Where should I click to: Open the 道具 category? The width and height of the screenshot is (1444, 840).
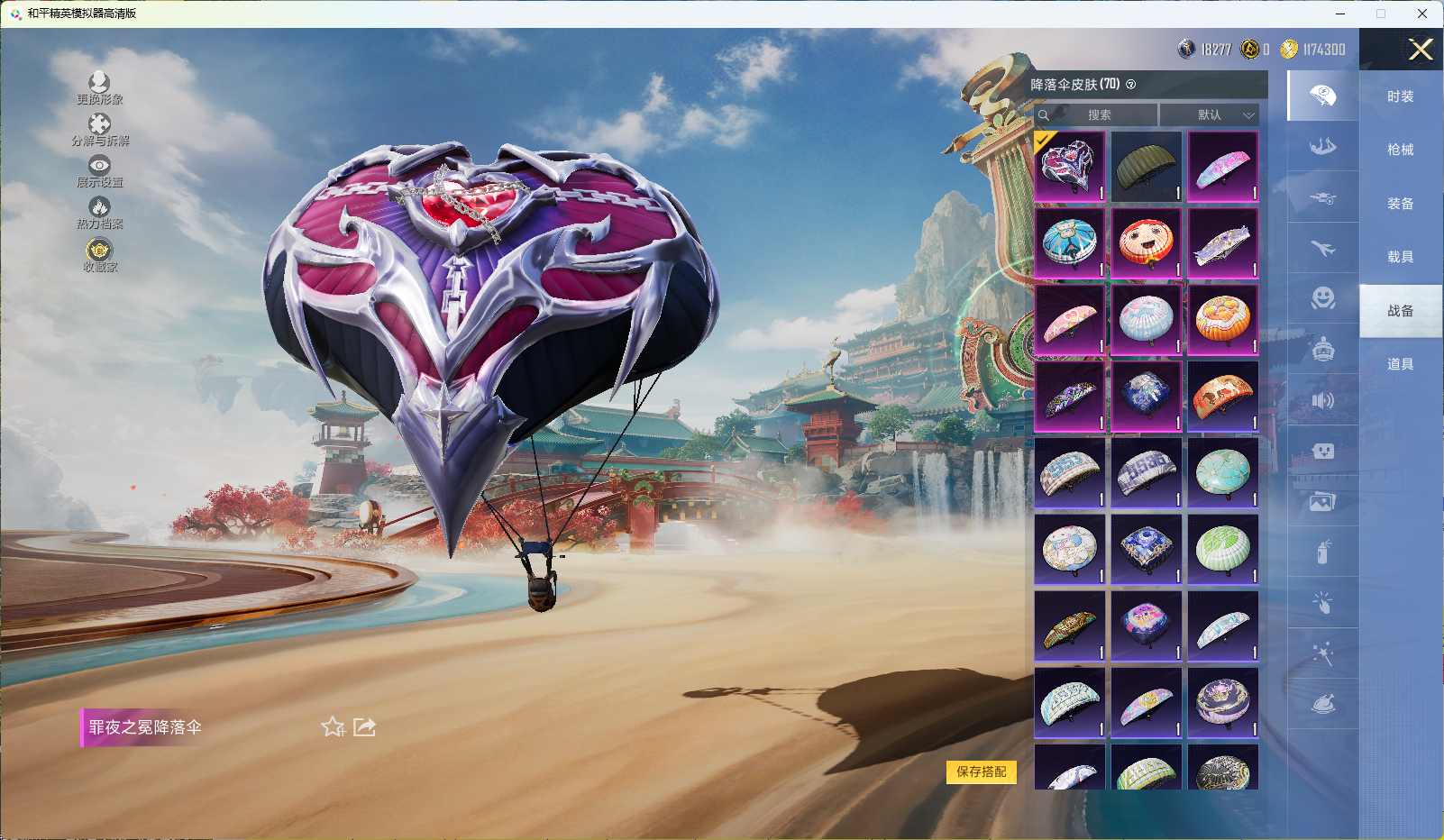pyautogui.click(x=1400, y=364)
